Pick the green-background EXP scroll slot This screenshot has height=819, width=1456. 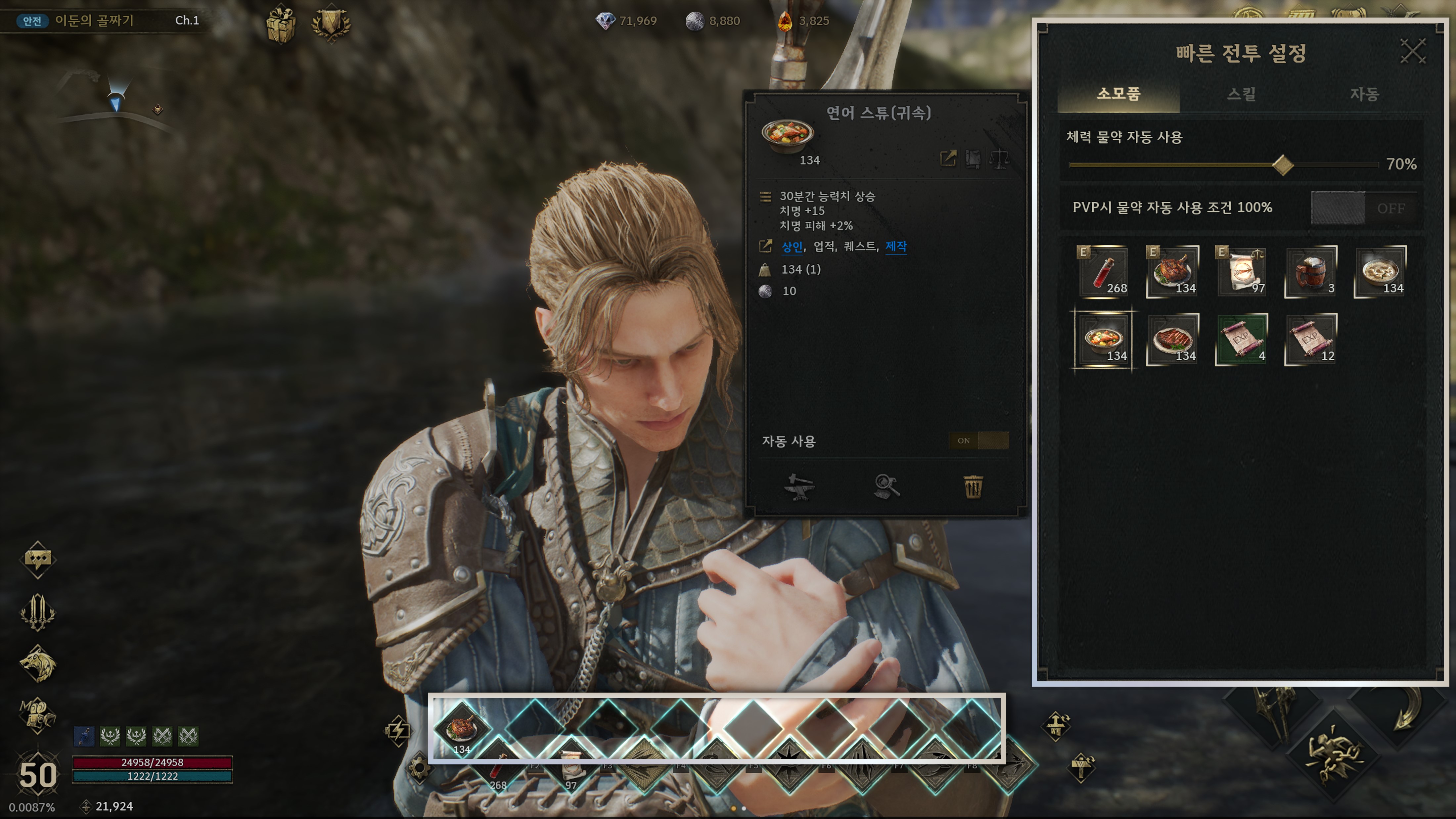1241,340
